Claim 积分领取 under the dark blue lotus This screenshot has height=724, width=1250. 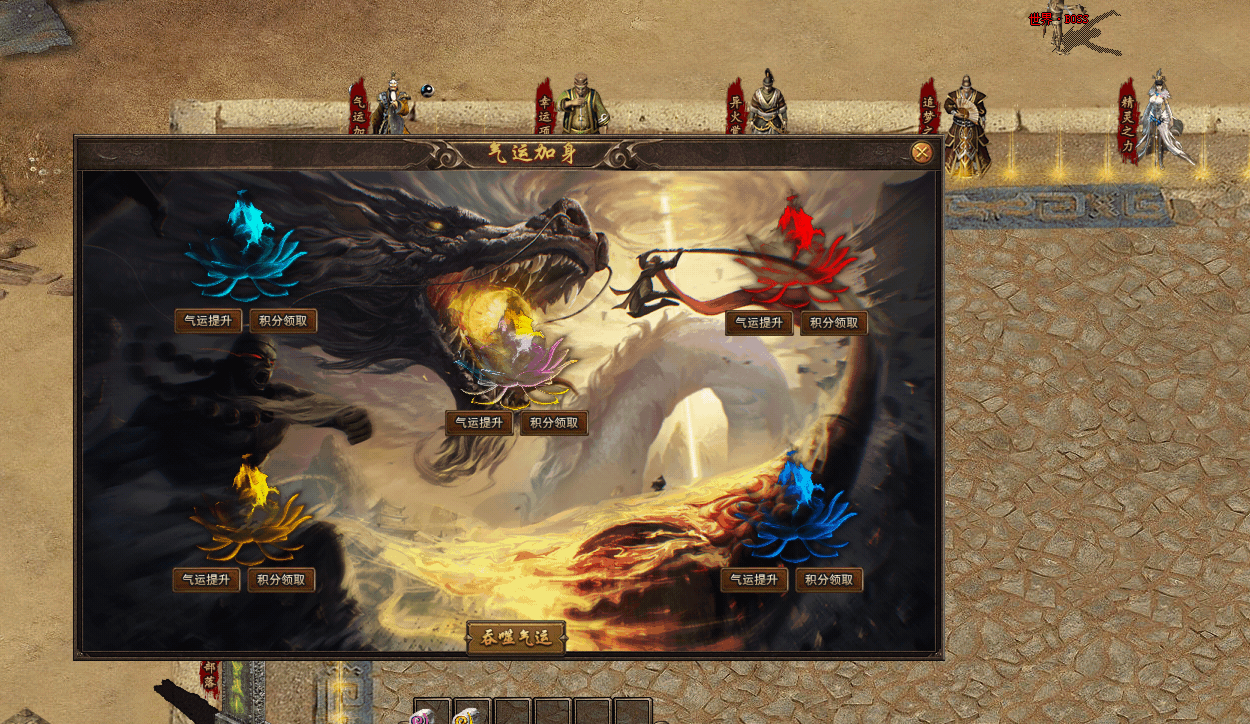click(830, 580)
